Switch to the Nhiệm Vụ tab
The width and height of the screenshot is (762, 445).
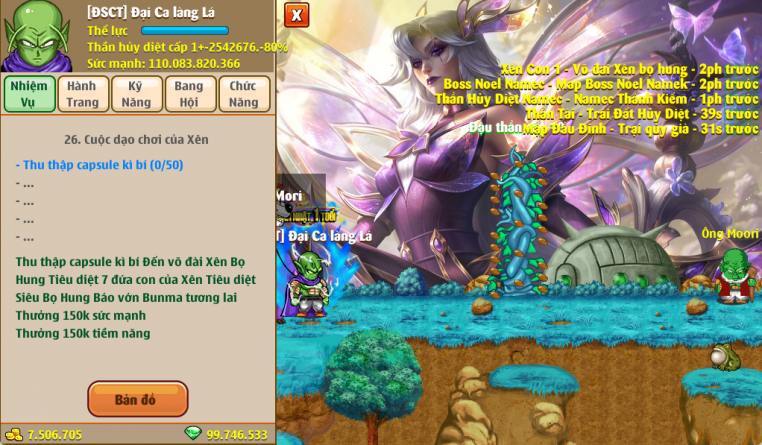tap(28, 94)
